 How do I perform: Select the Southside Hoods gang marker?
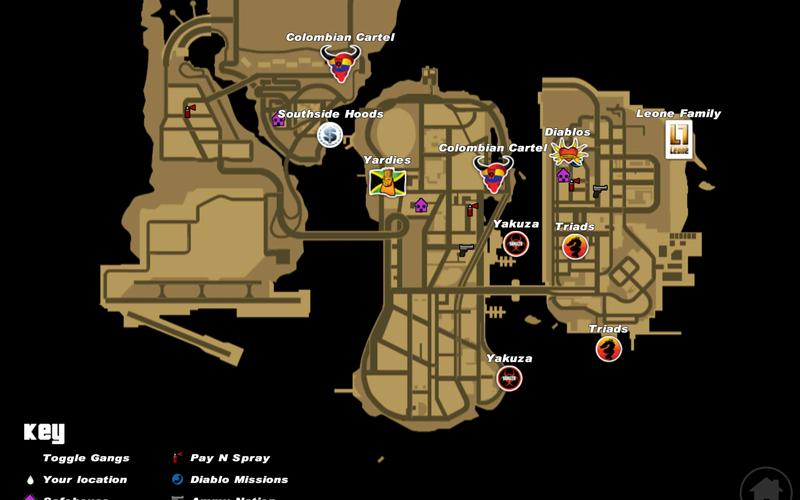(330, 134)
